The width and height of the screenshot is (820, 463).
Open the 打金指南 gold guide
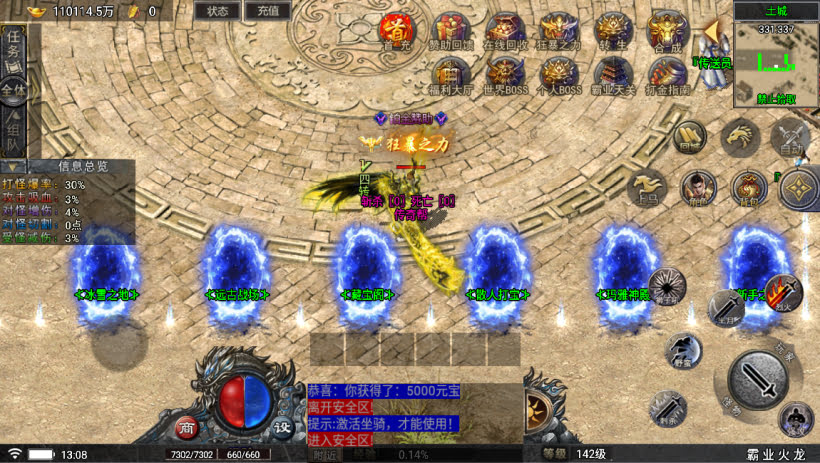666,73
